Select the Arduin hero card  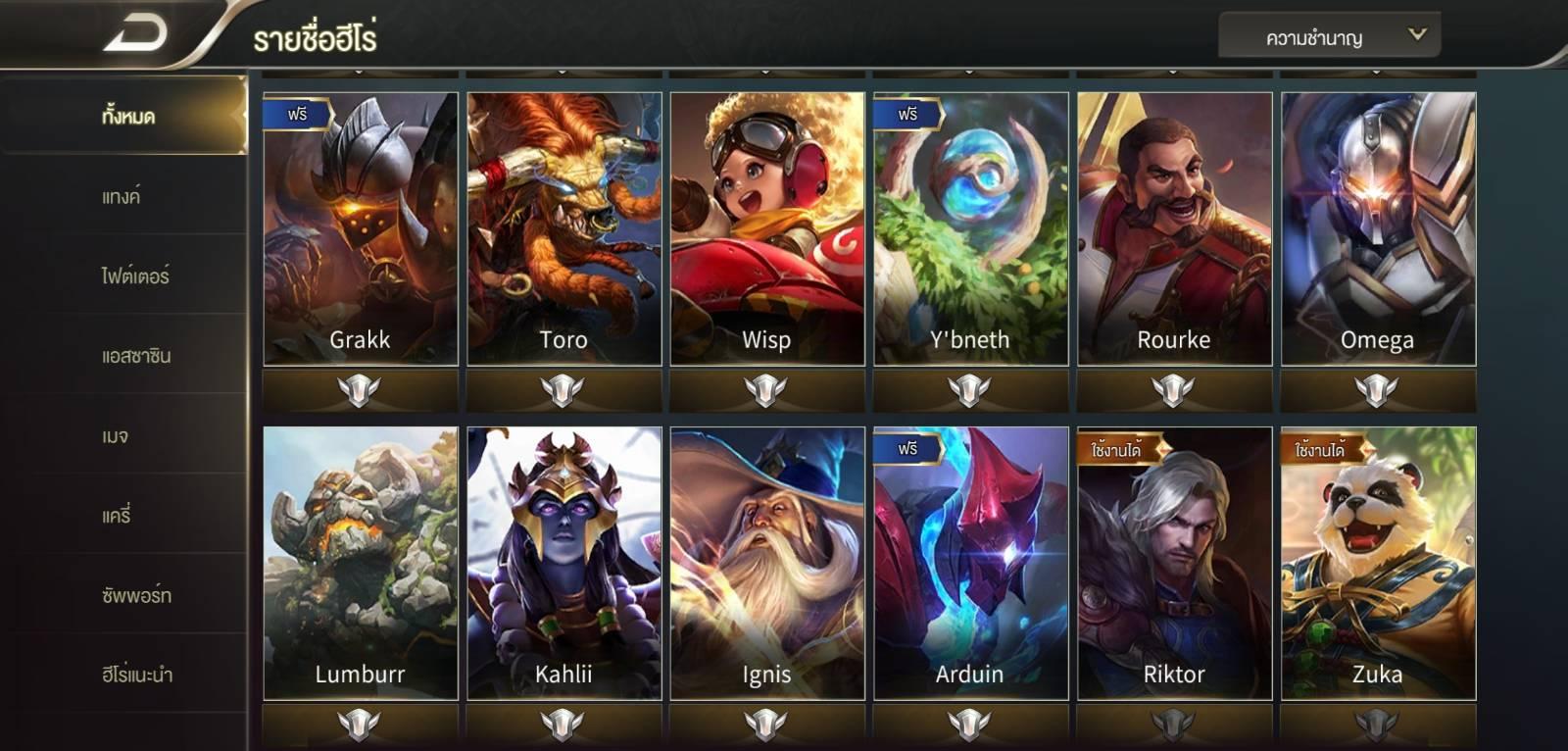click(970, 563)
